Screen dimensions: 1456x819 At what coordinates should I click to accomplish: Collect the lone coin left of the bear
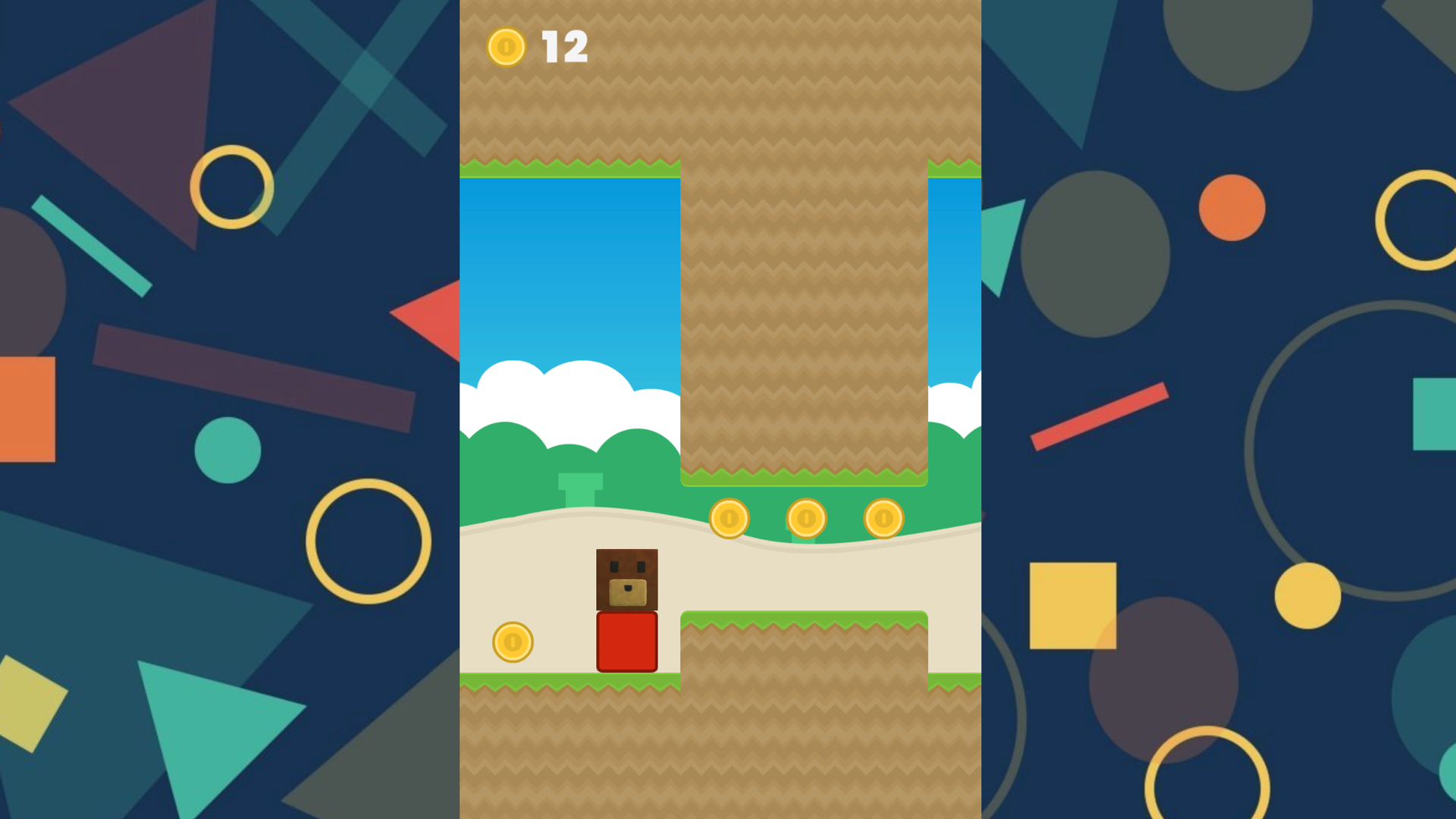[x=513, y=642]
